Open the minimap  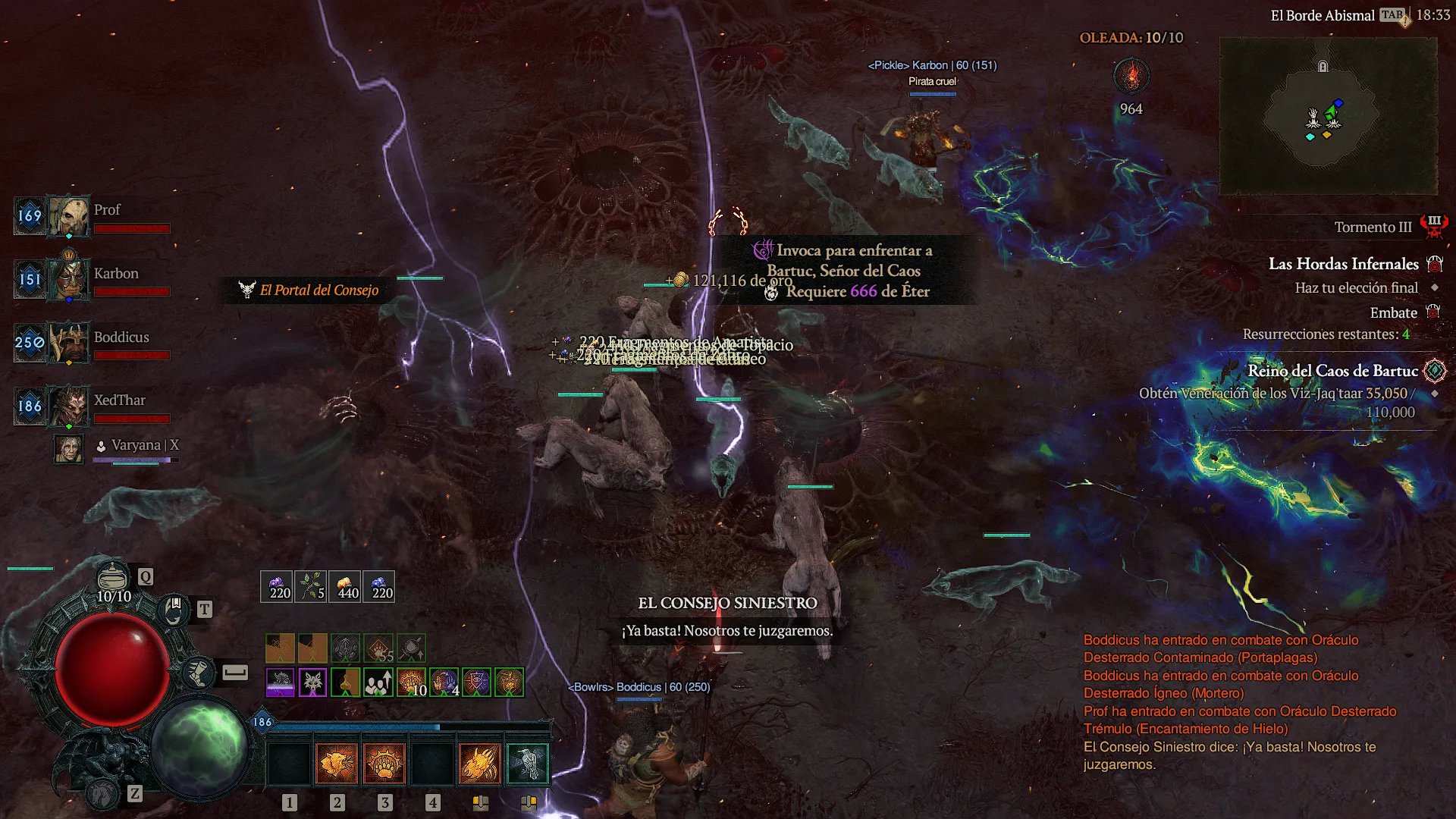tap(1327, 114)
